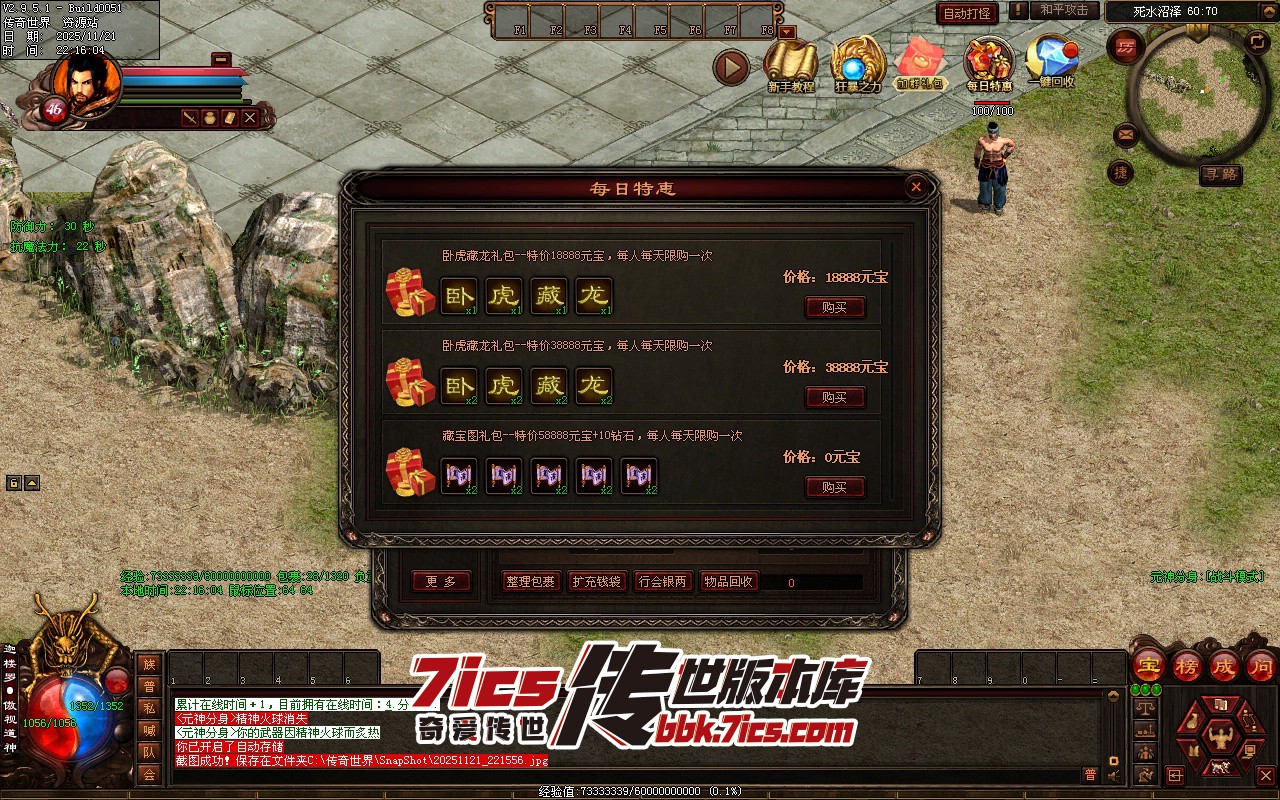Switch the 和平攻击 attack mode
The width and height of the screenshot is (1280, 800).
click(x=1064, y=10)
